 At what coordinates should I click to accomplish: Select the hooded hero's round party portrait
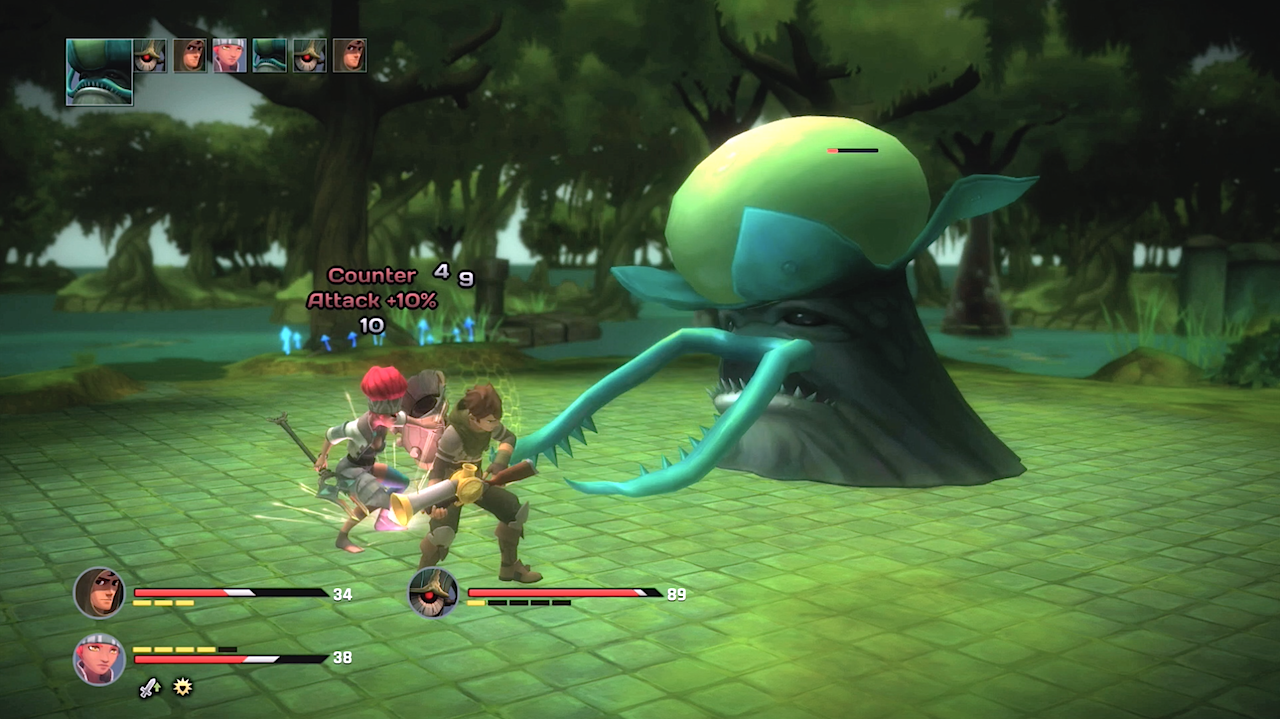click(99, 593)
